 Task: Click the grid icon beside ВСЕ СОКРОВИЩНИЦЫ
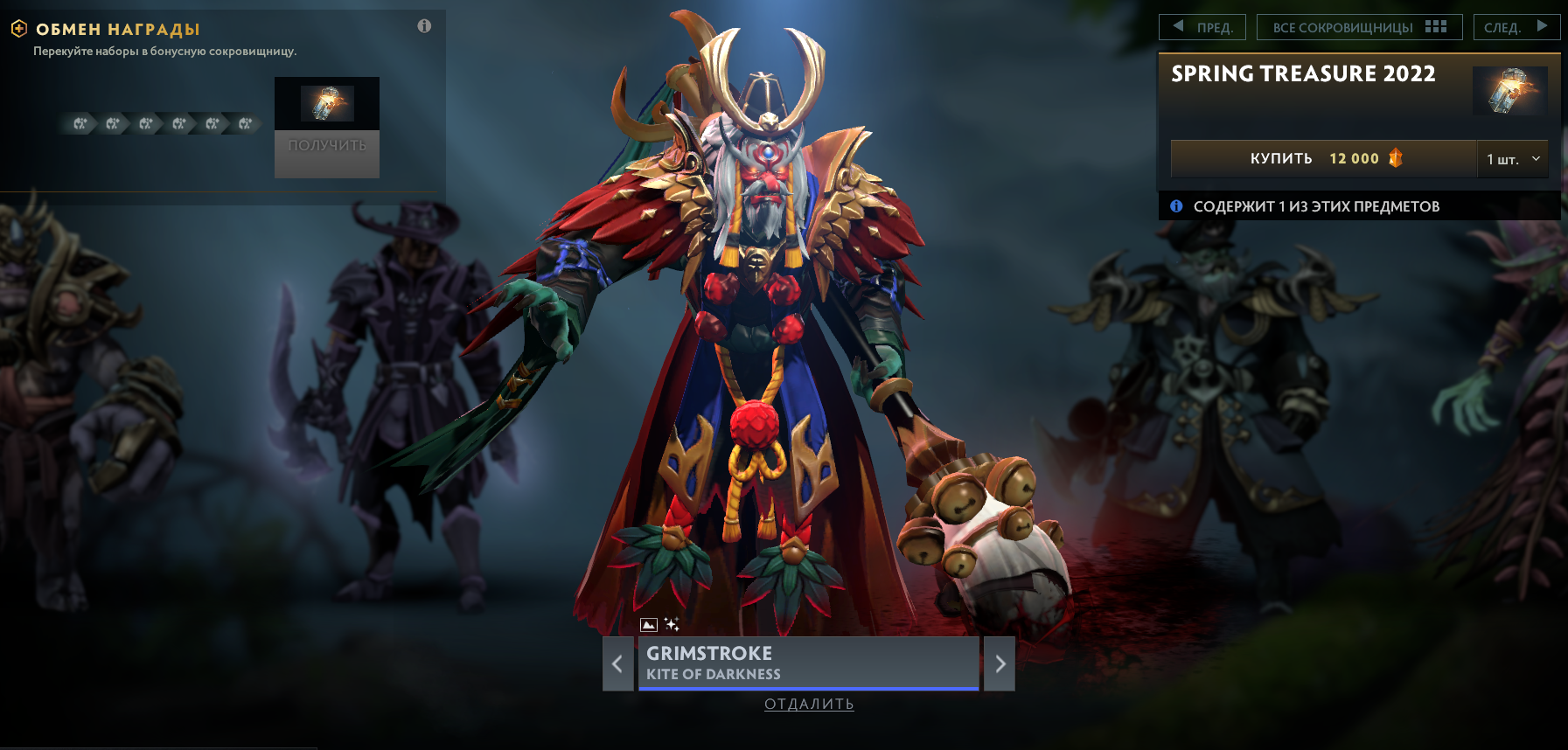[x=1435, y=26]
